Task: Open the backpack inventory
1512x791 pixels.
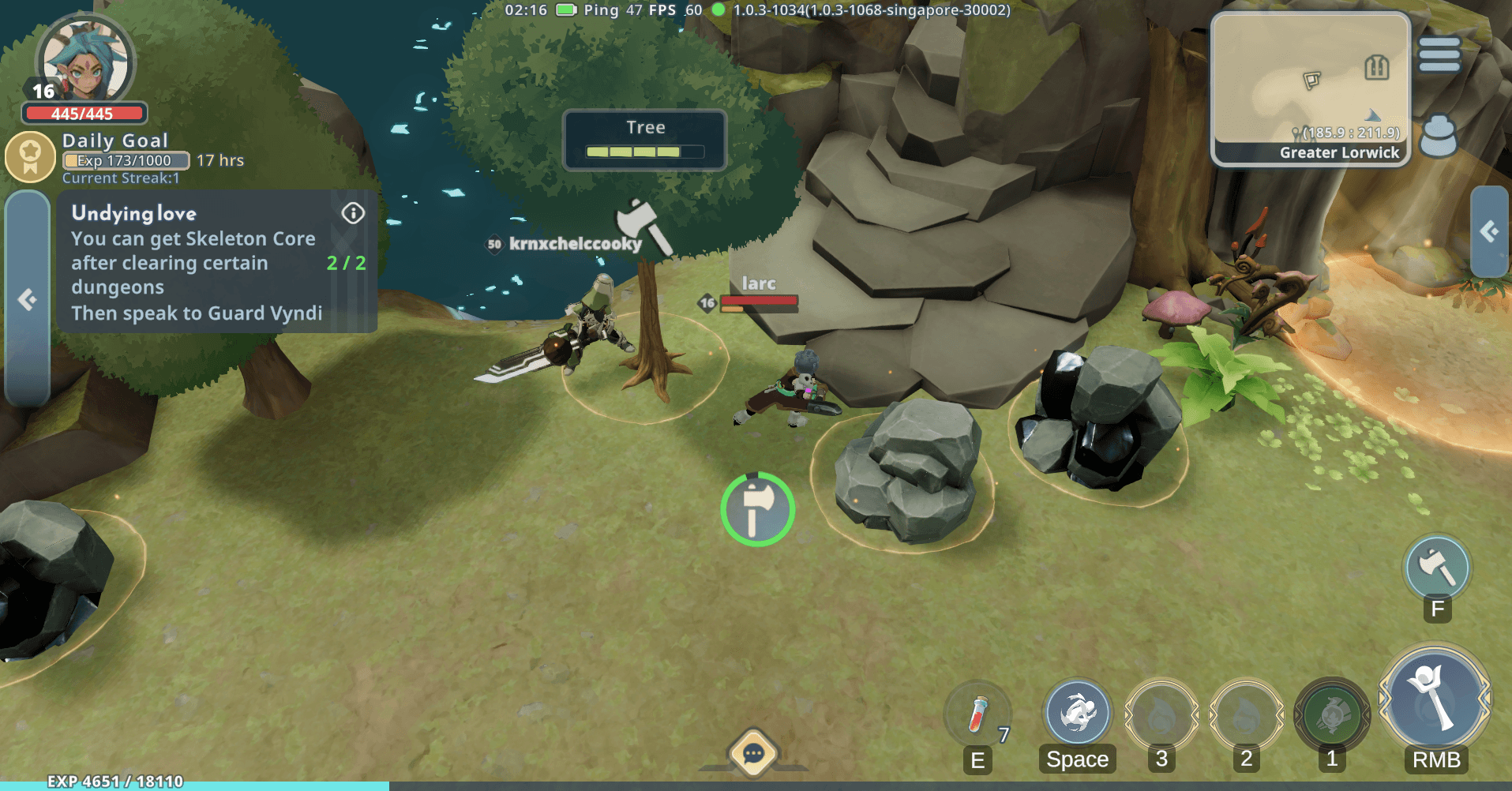Action: click(x=1438, y=135)
